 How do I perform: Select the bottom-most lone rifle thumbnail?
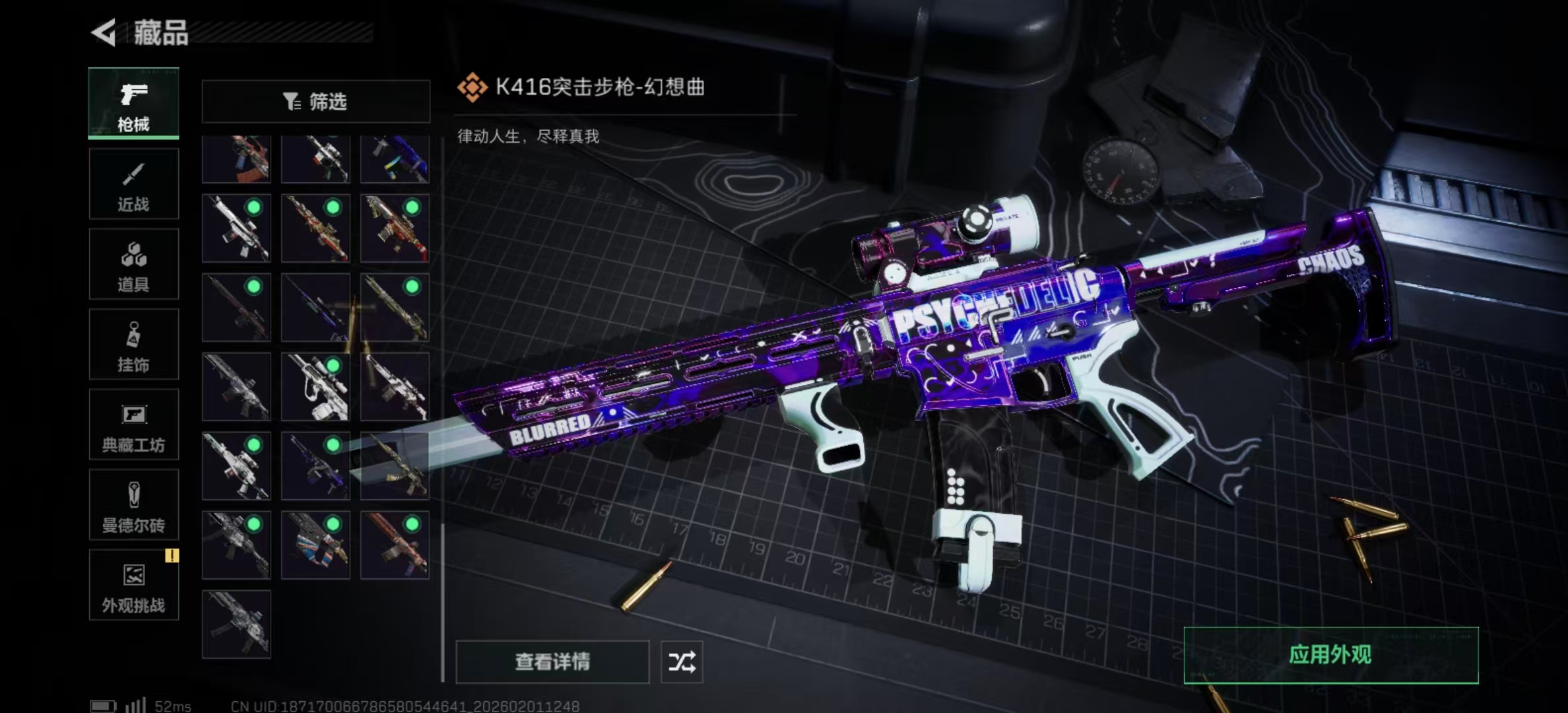pos(236,624)
